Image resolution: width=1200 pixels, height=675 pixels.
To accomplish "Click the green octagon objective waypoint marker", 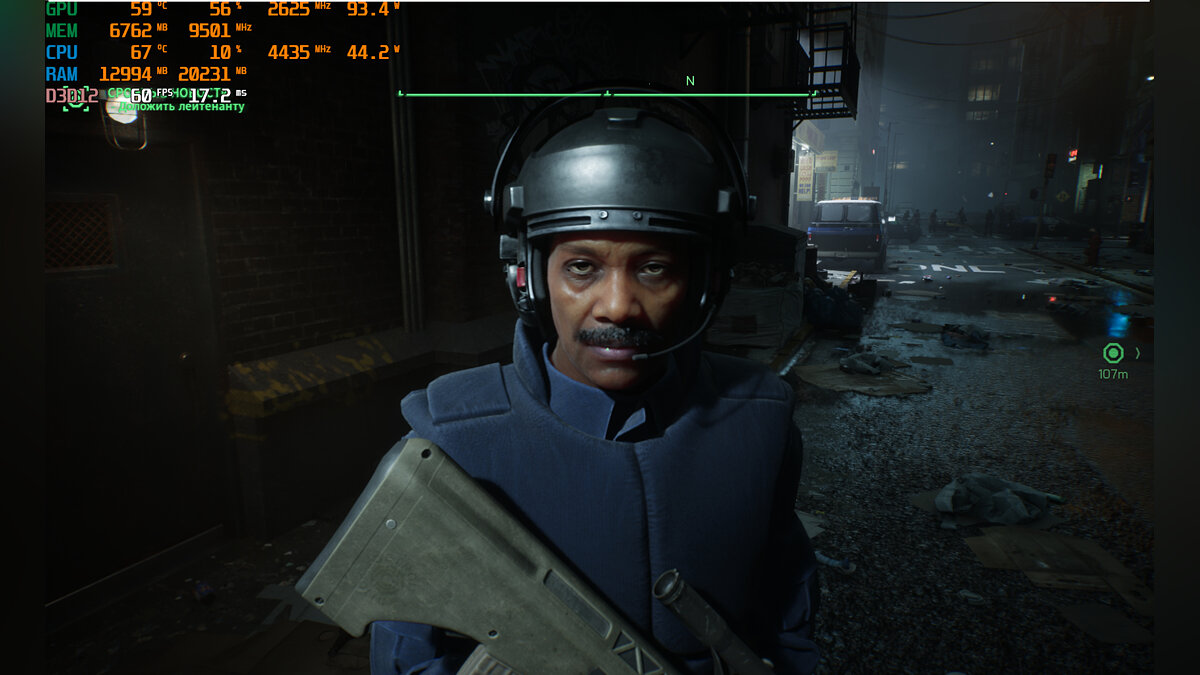I will tap(1113, 353).
